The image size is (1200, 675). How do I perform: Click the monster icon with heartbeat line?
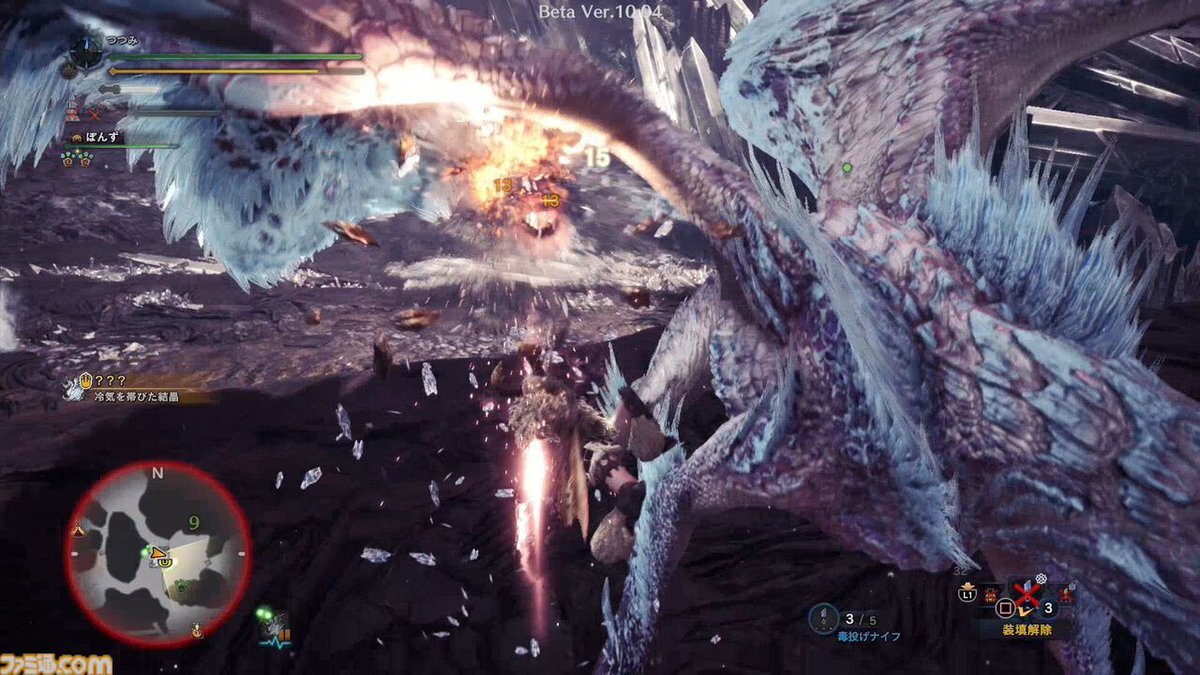pos(272,629)
